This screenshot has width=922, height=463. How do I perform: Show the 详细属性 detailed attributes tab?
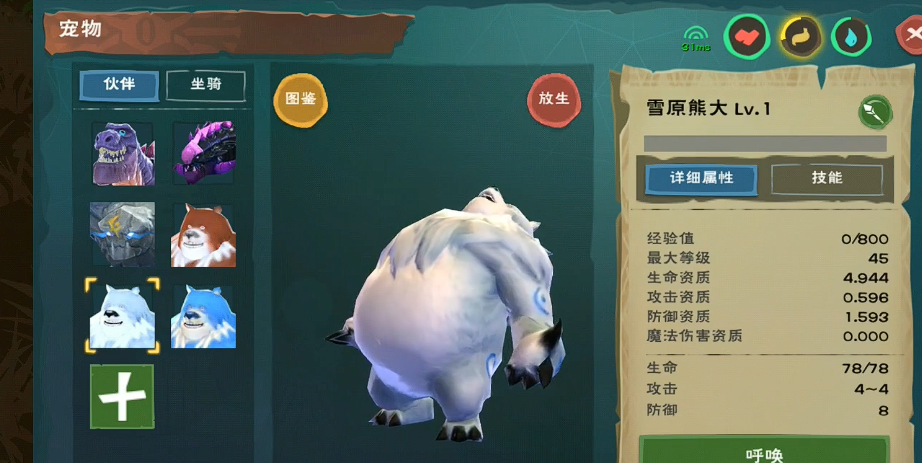point(701,178)
